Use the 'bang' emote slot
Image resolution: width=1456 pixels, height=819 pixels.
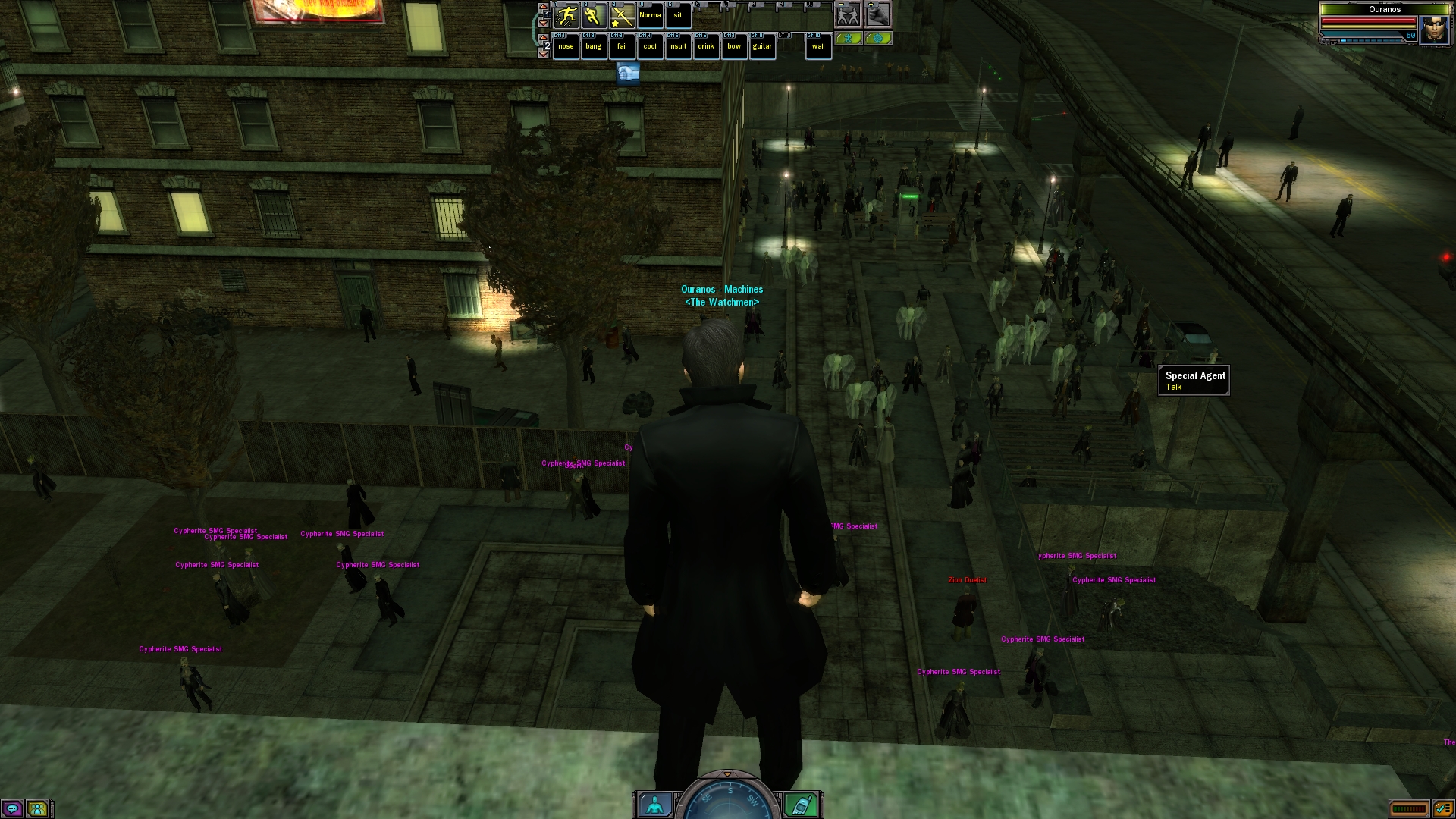pos(594,46)
